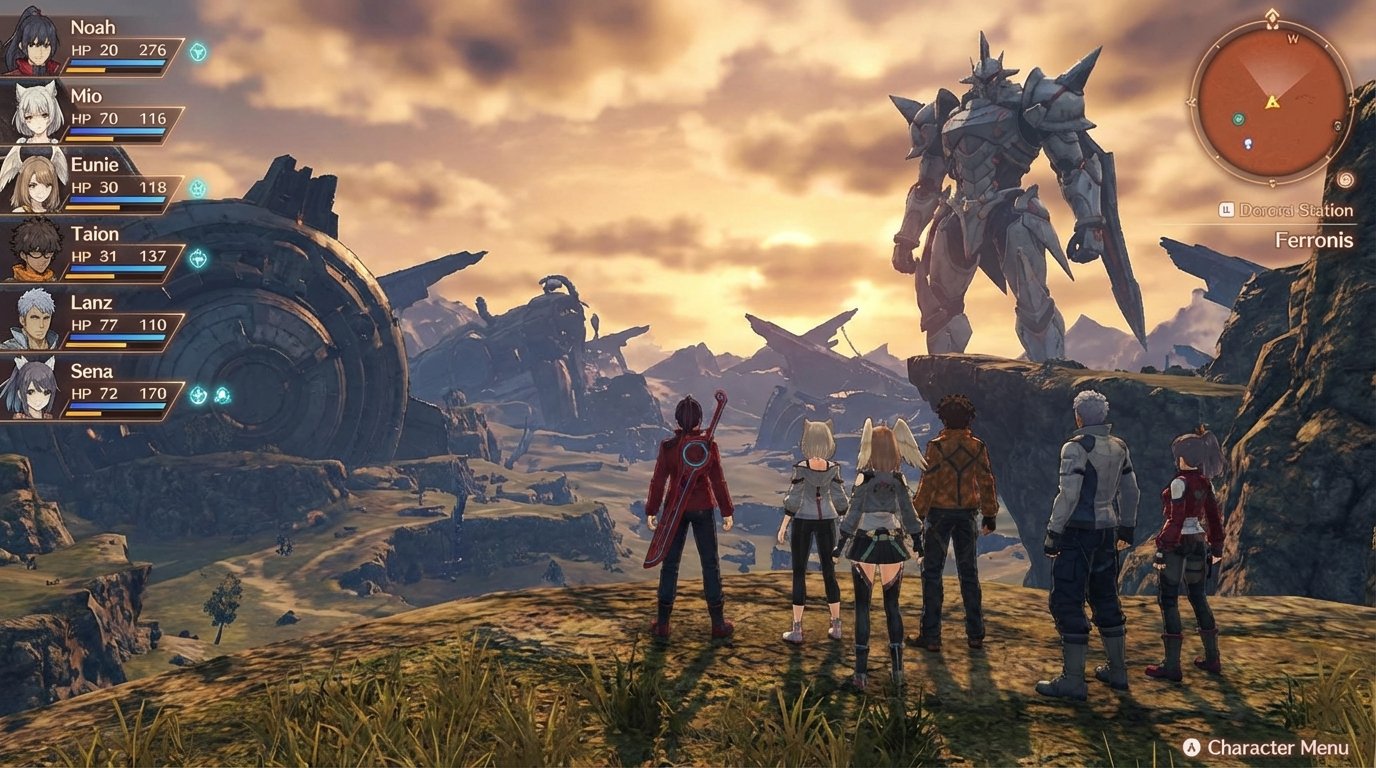Click the spiral icon below the minimap
This screenshot has height=768, width=1376.
pos(1345,179)
